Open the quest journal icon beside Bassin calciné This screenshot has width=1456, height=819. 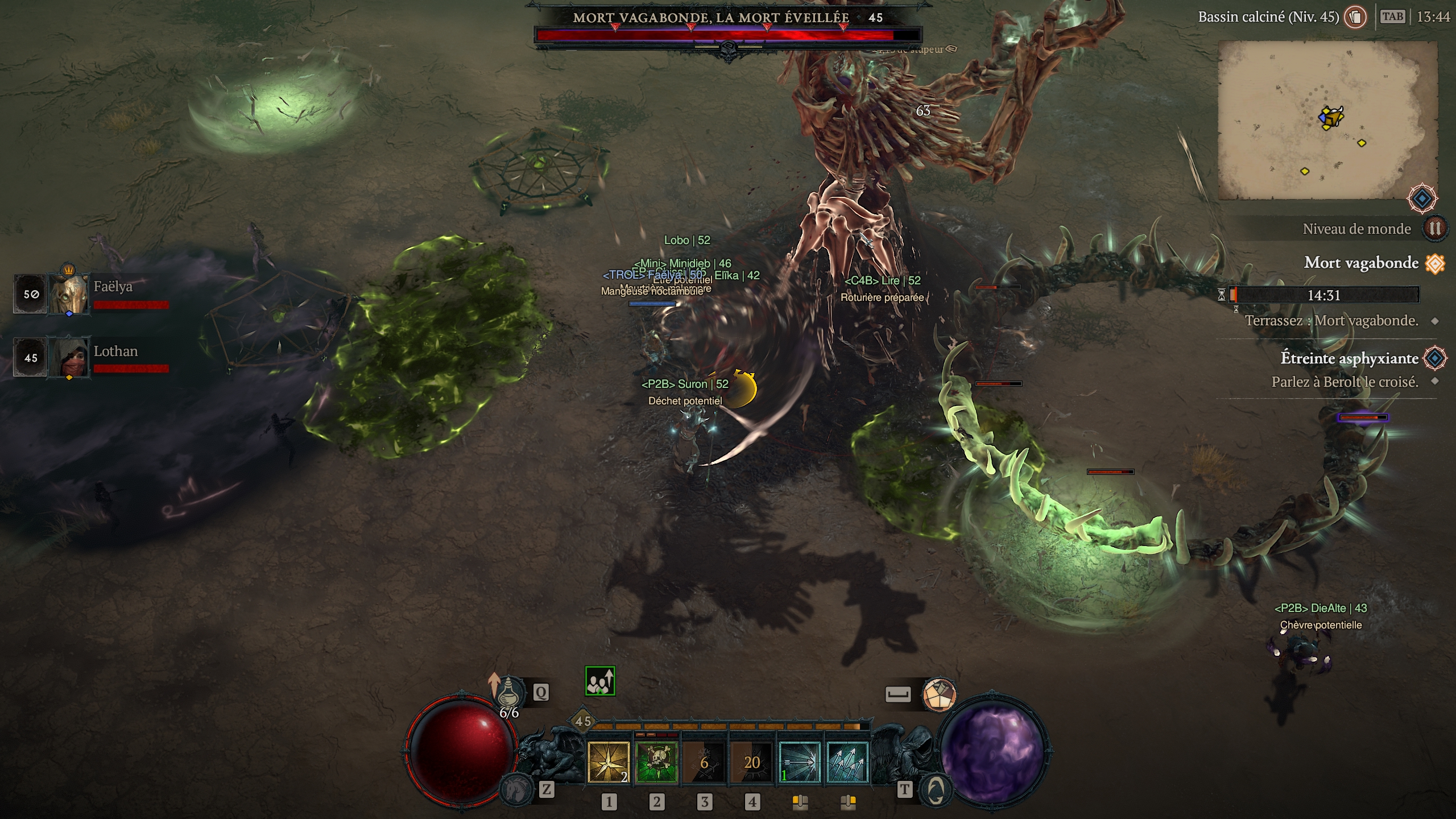(1355, 17)
